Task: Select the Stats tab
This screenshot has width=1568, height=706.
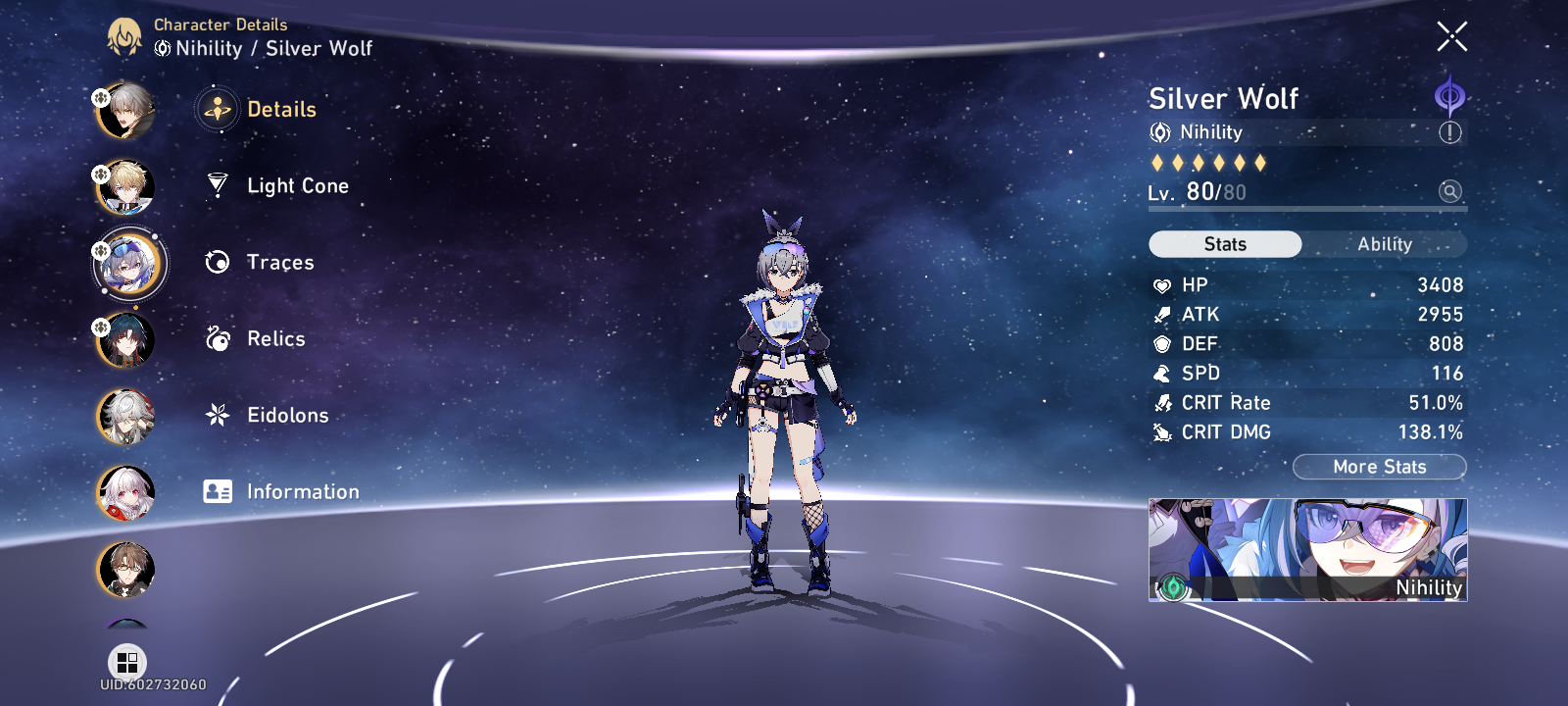Action: click(1226, 243)
